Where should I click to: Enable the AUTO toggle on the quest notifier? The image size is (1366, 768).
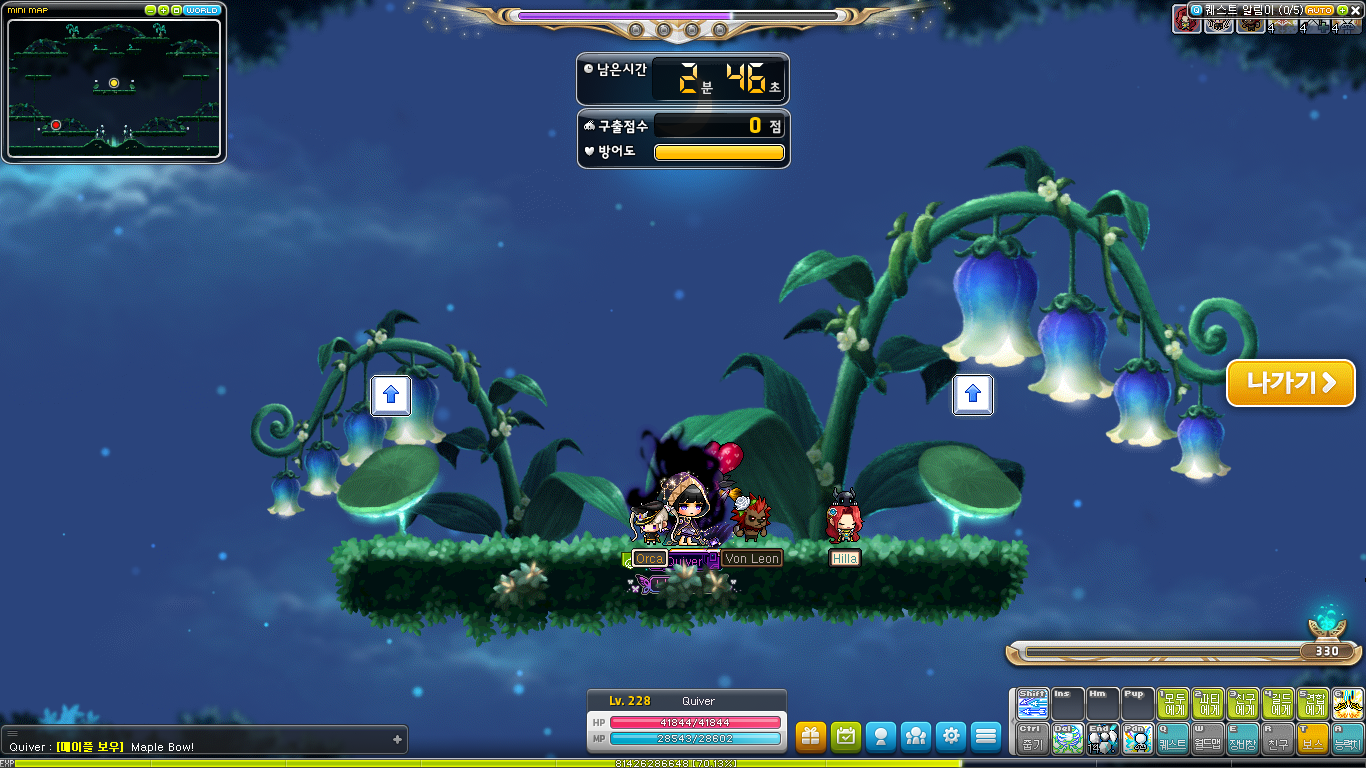pyautogui.click(x=1319, y=10)
